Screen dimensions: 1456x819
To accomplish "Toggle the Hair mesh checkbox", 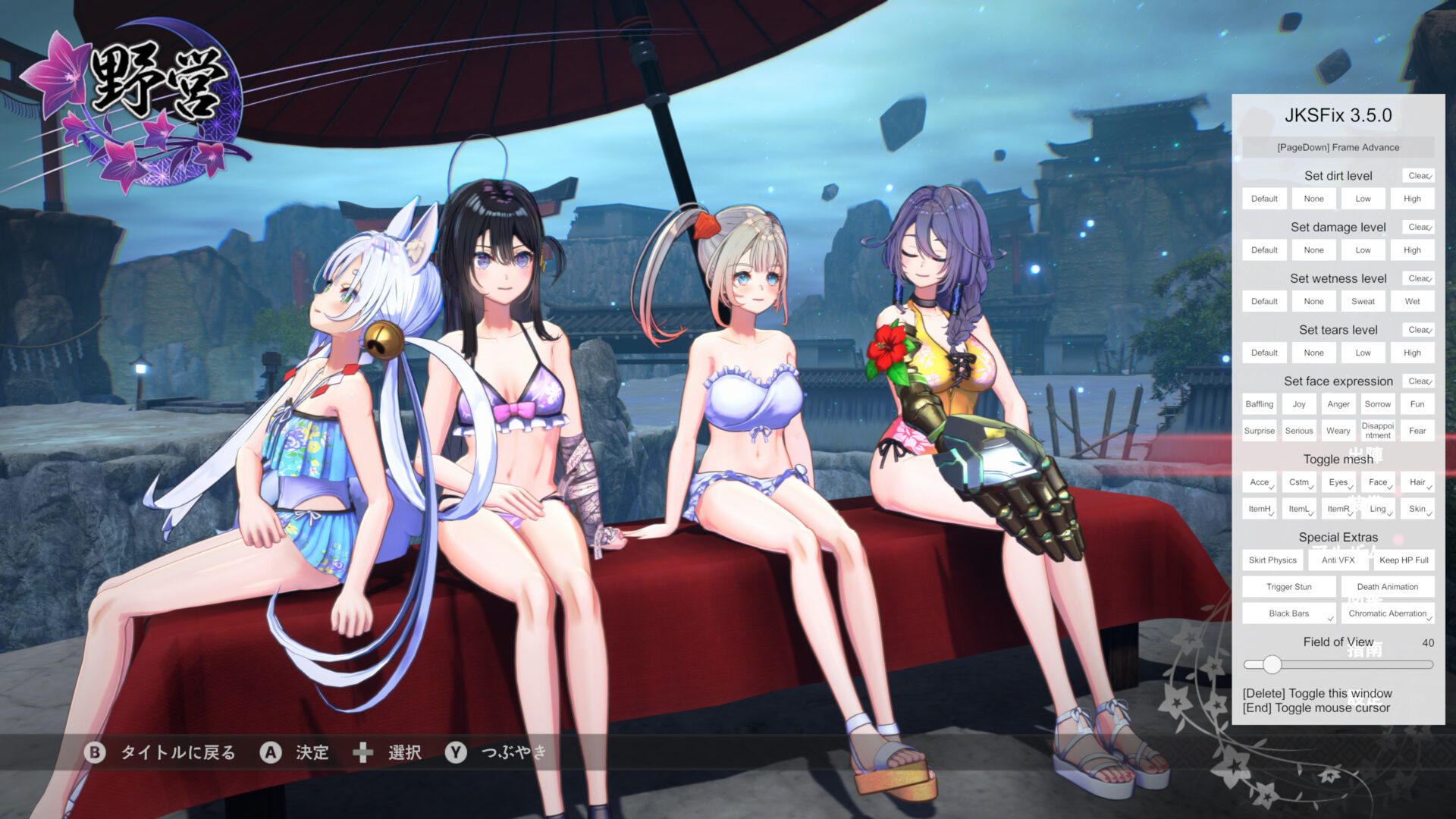I will (1417, 482).
